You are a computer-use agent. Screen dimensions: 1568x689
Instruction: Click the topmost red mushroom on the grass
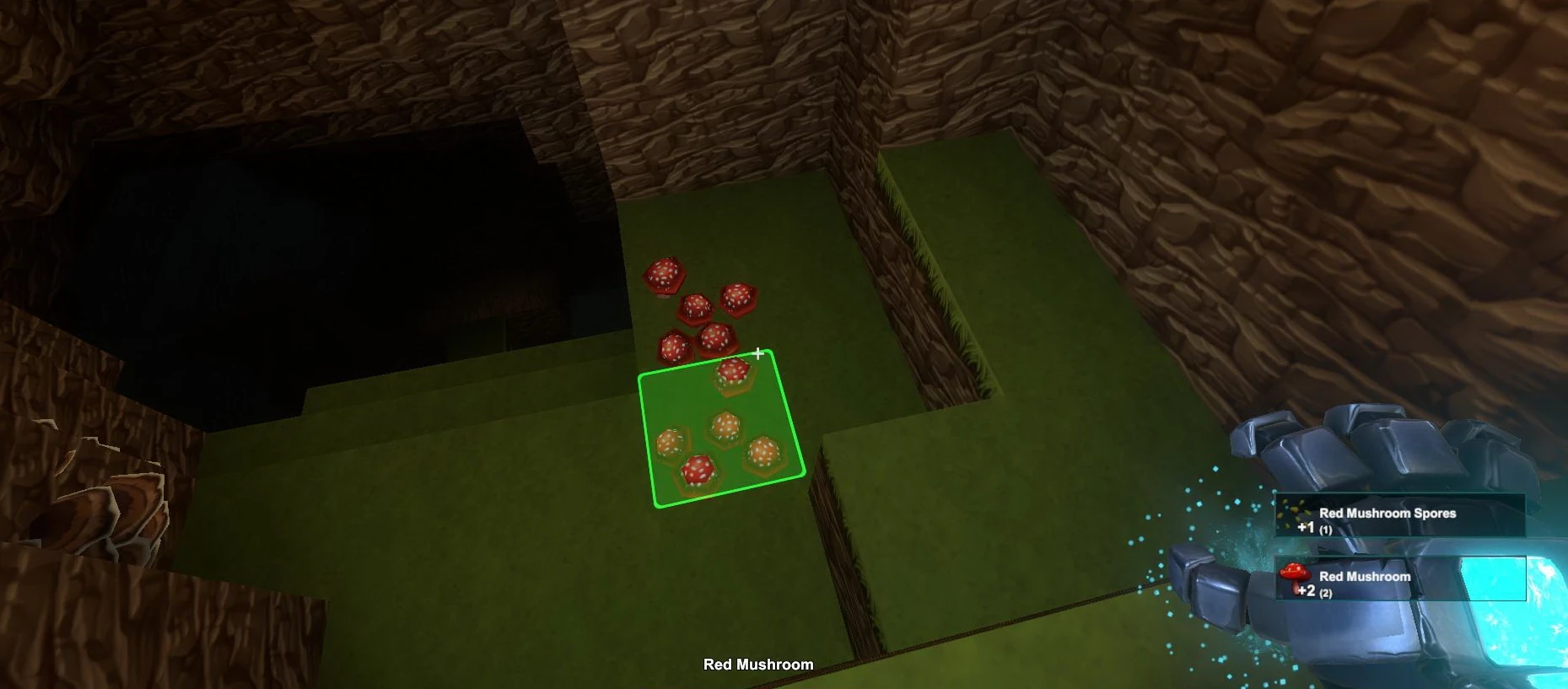(664, 272)
